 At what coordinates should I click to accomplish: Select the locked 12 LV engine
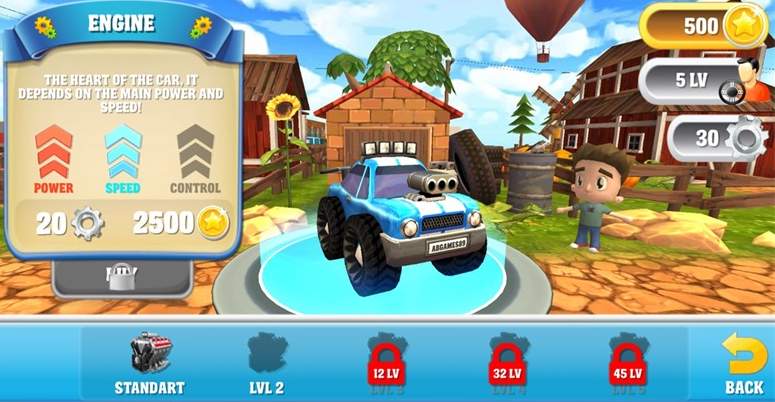386,364
